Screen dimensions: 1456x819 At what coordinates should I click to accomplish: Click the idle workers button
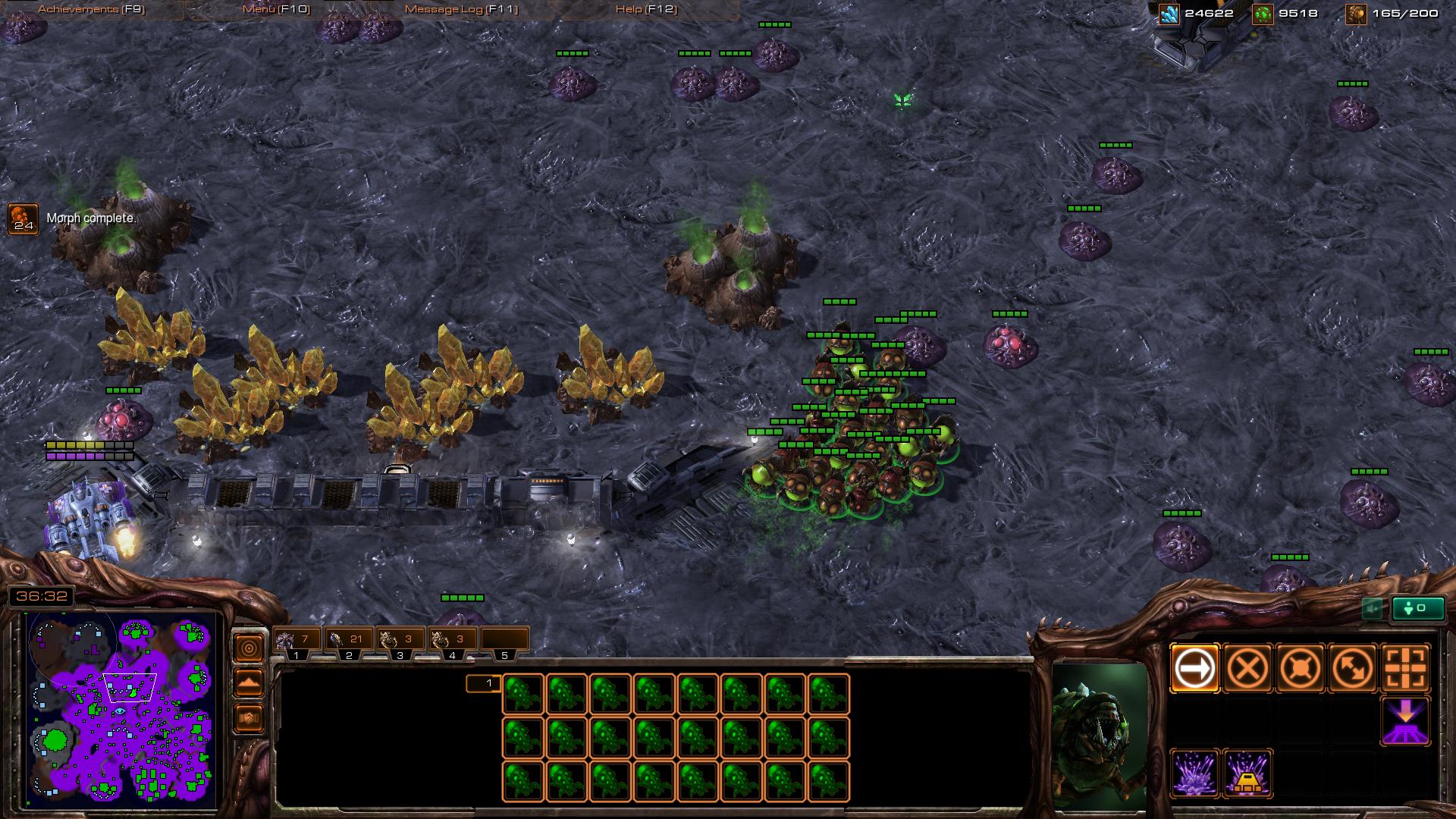coord(1417,608)
